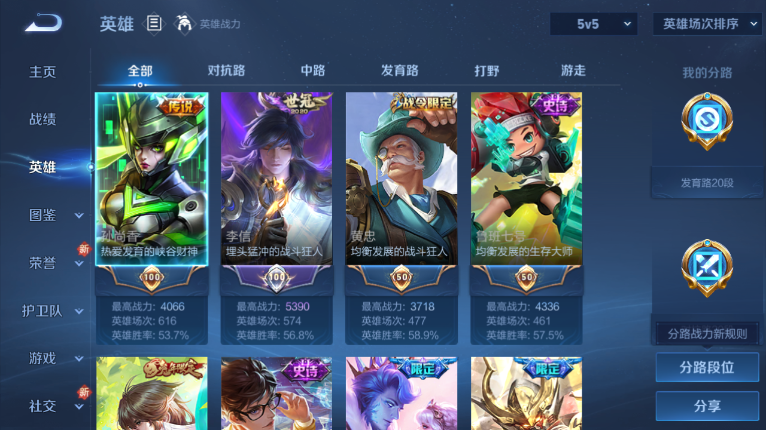Open the 英雄场次排序 sort dropdown
Viewport: 766px width, 430px height.
pyautogui.click(x=707, y=24)
